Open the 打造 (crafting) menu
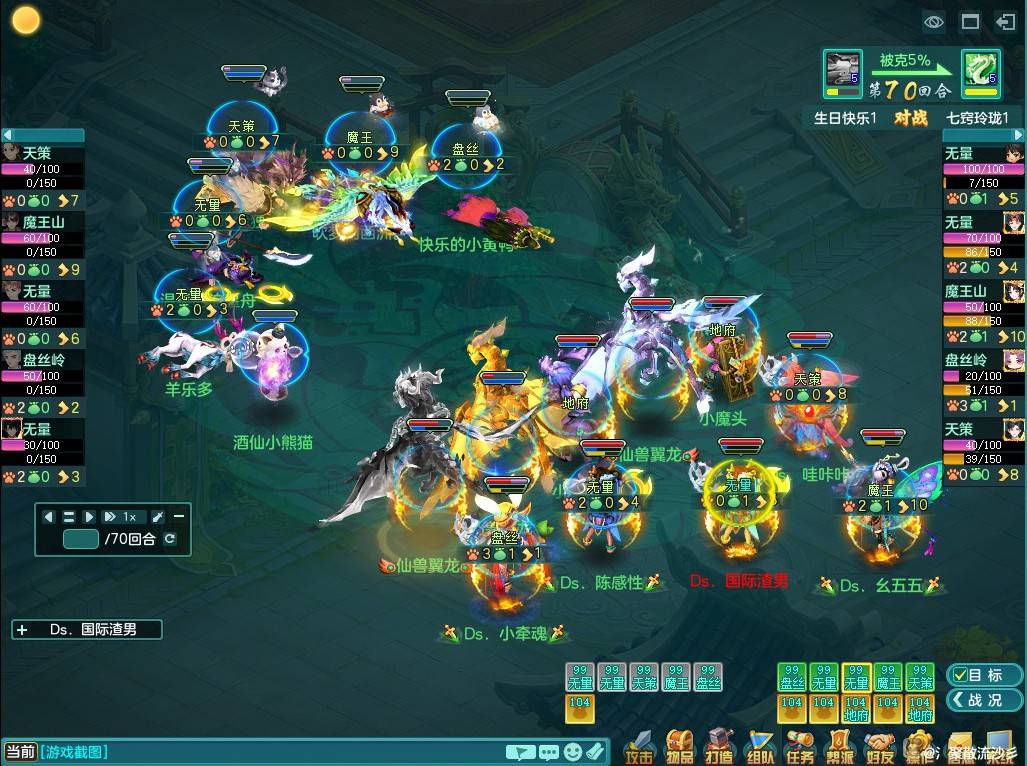Screen dimensions: 1027x766 720,746
